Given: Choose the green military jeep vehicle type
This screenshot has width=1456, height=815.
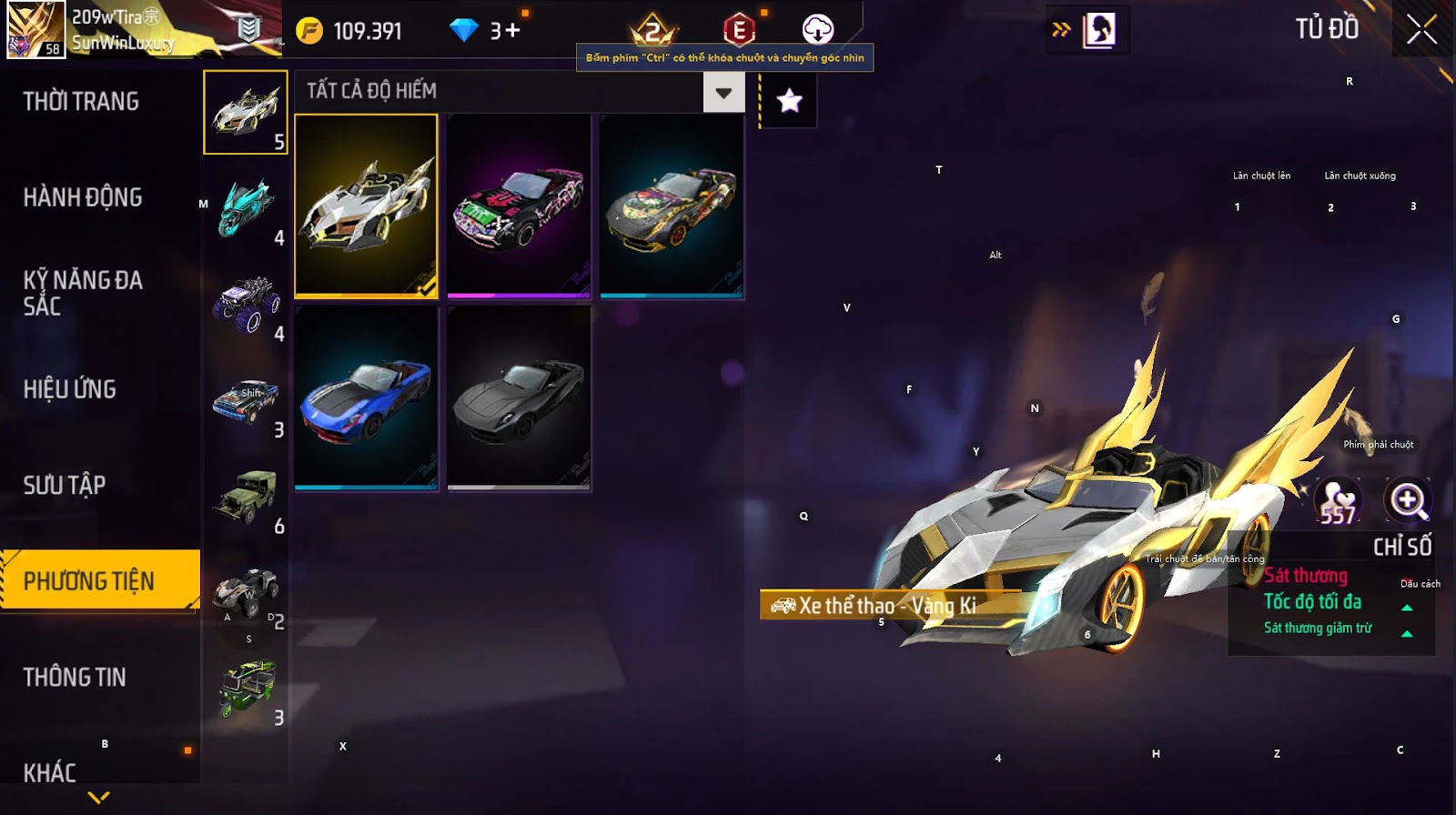Looking at the screenshot, I should click(246, 497).
